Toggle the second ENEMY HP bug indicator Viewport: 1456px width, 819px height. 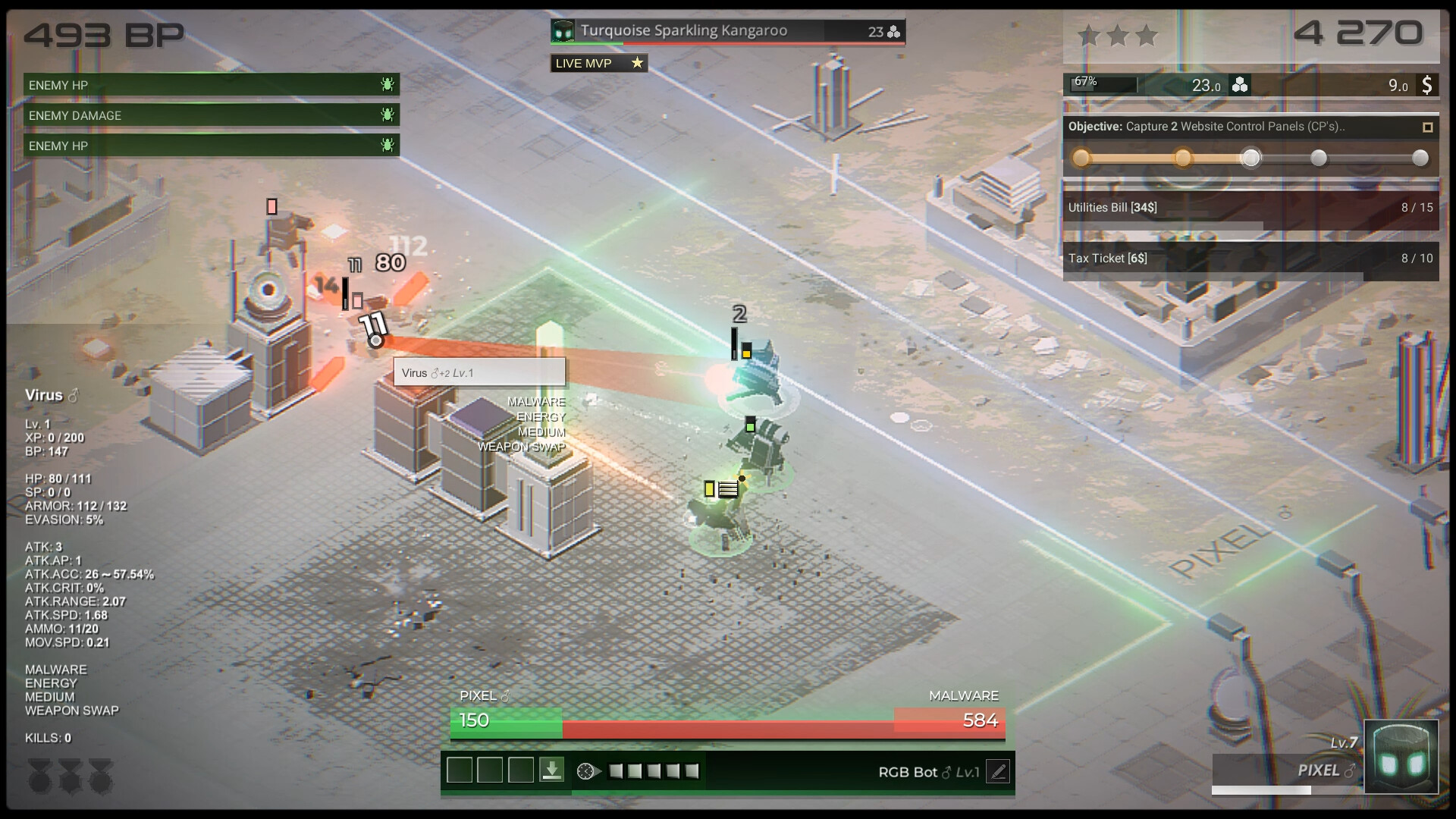pos(387,145)
